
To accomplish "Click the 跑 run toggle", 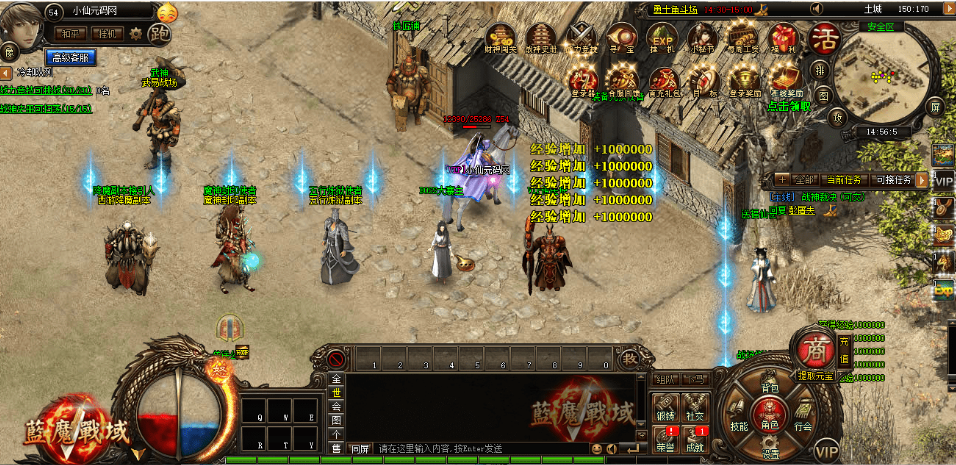I will point(158,34).
